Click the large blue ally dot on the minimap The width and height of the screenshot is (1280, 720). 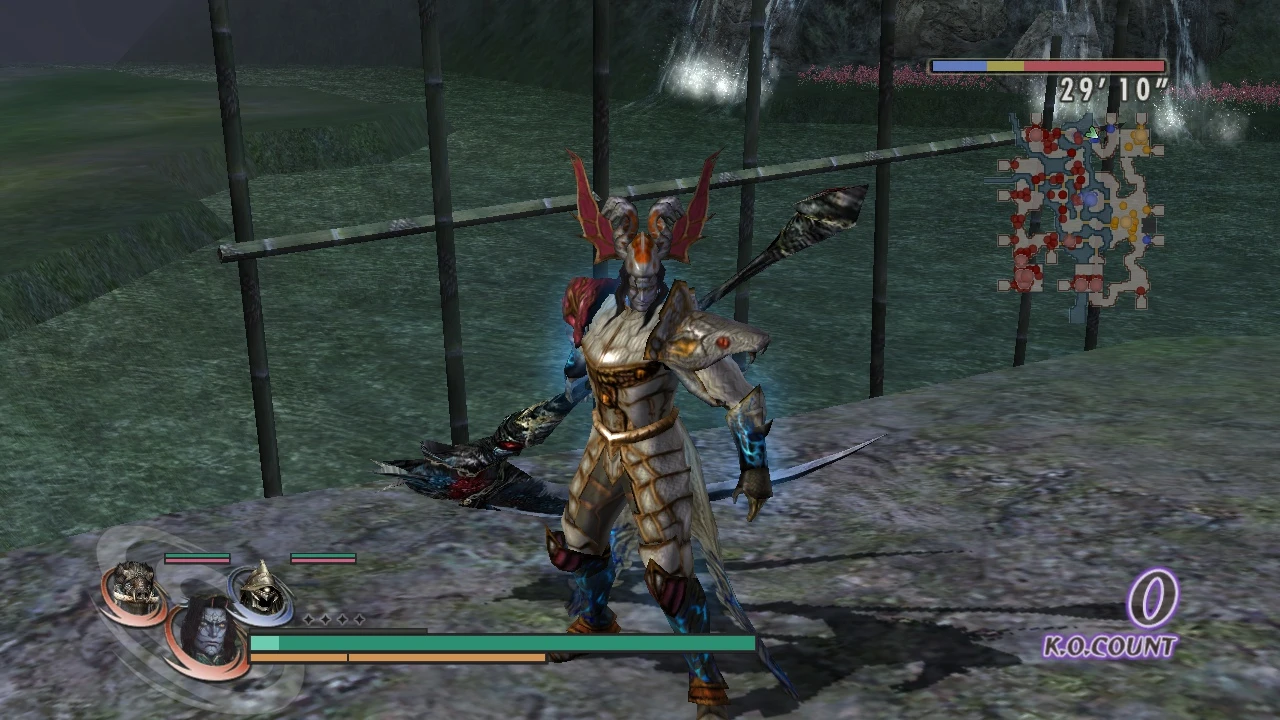[1091, 198]
